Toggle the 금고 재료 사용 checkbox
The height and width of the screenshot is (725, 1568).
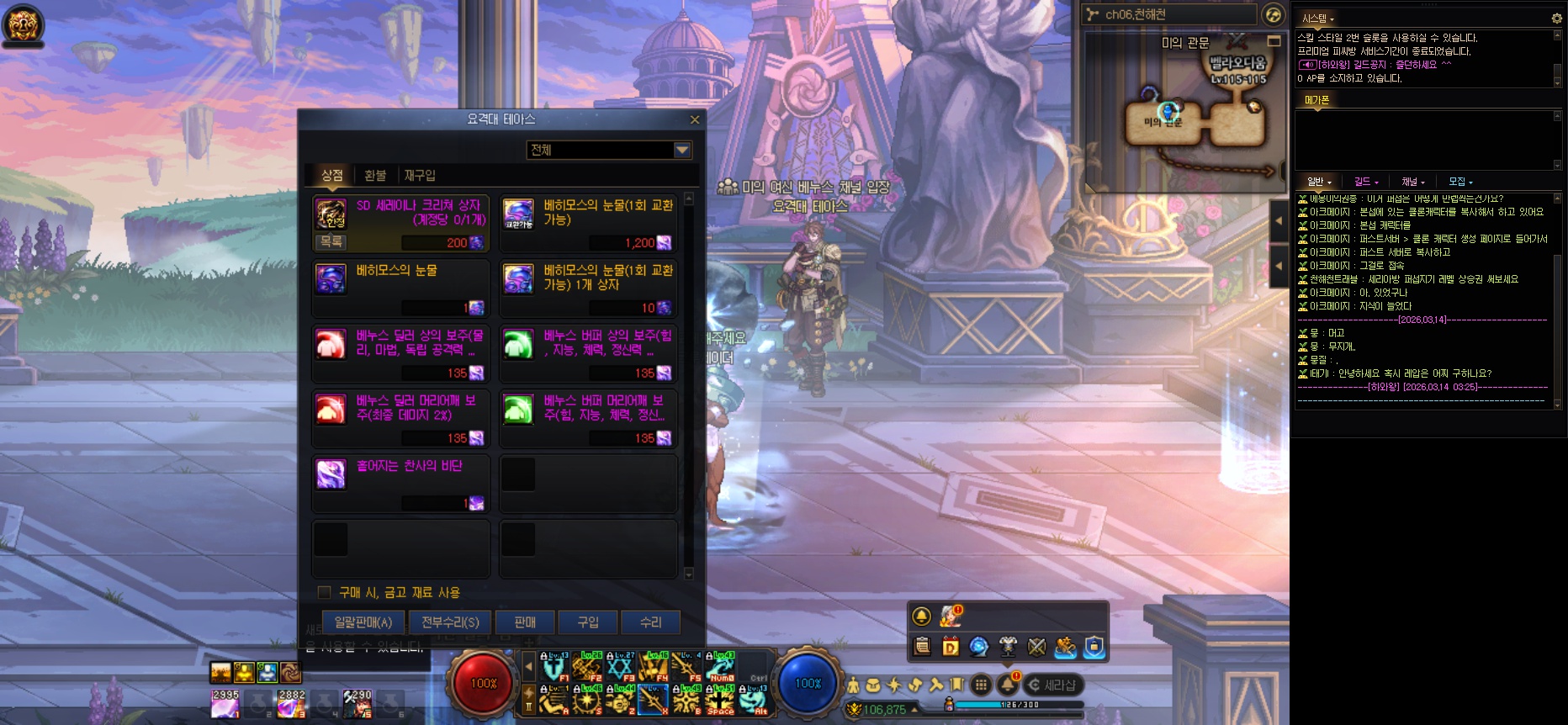click(325, 592)
